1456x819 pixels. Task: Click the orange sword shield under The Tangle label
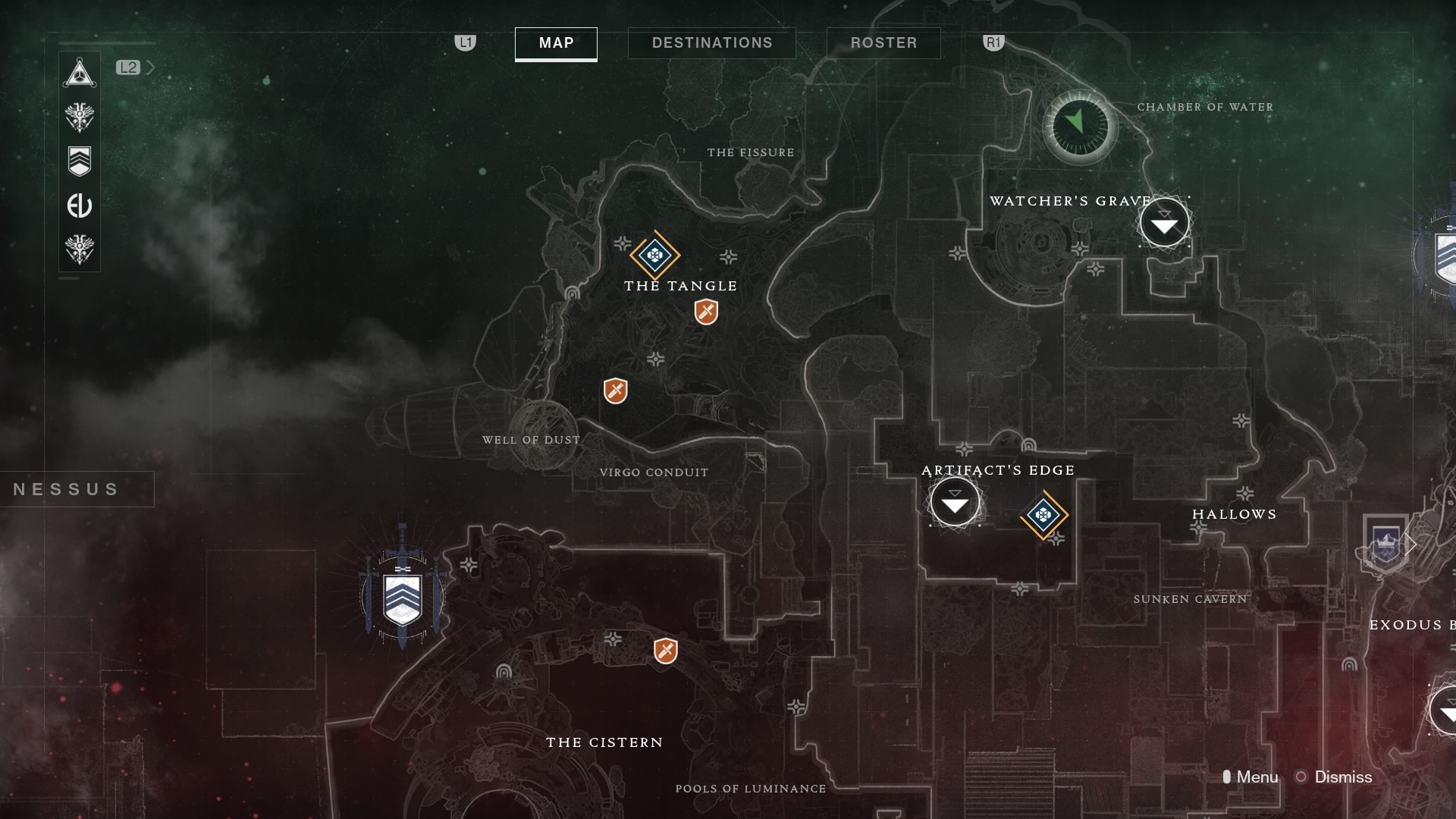coord(706,312)
